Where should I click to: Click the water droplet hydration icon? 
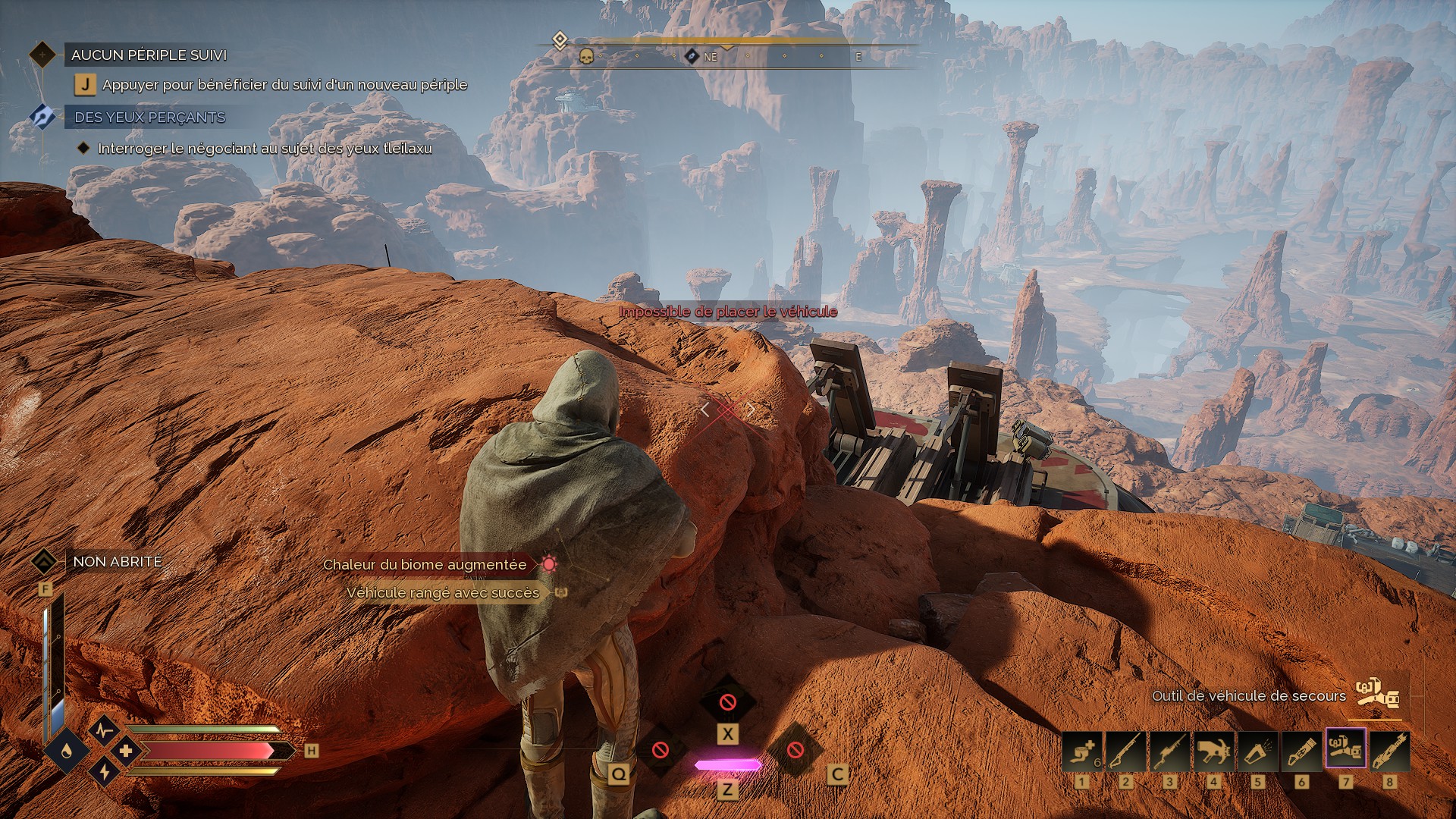67,750
